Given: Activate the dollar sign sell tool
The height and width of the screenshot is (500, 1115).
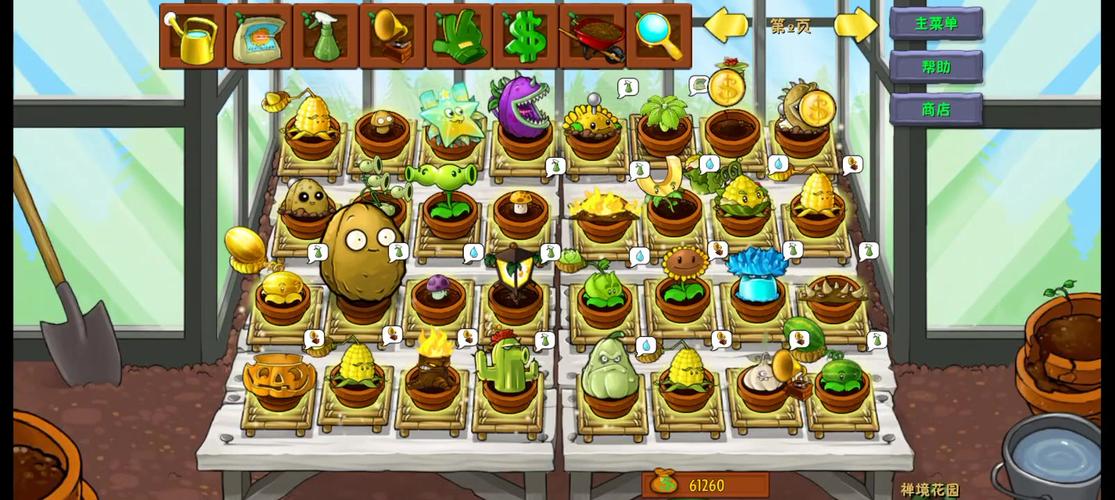Looking at the screenshot, I should [x=525, y=36].
